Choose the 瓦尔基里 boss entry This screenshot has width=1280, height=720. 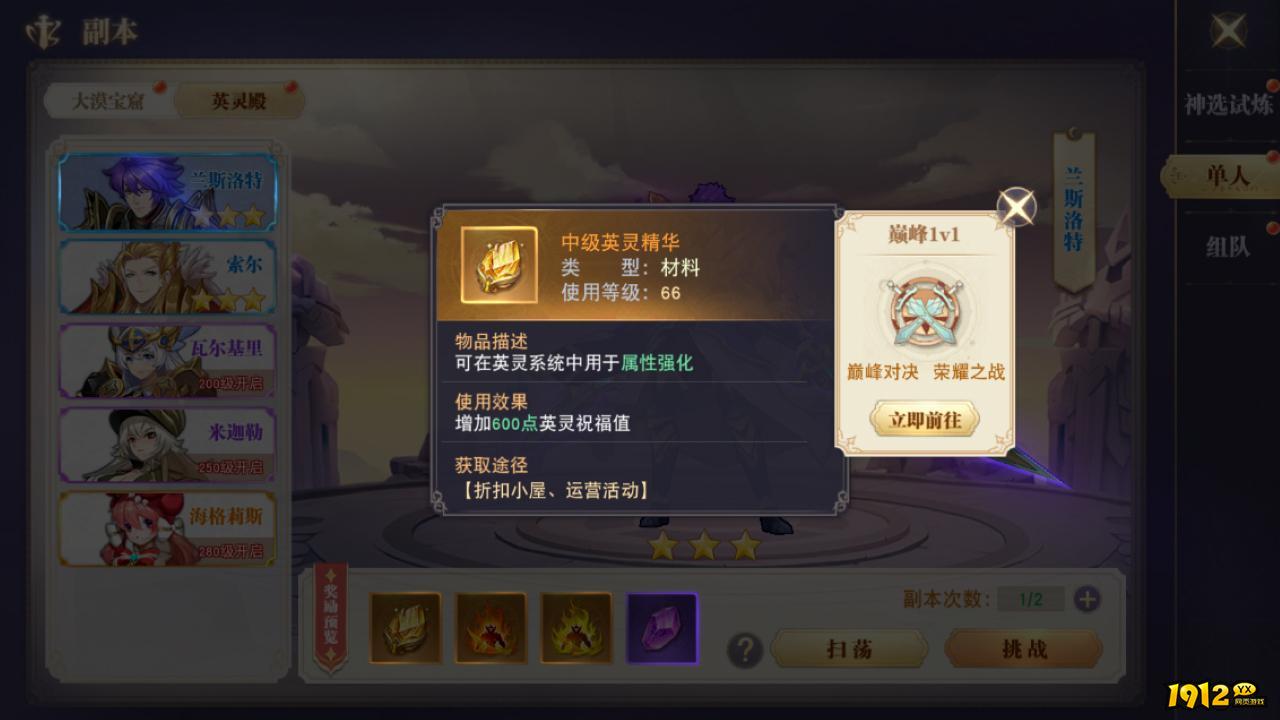tap(167, 360)
